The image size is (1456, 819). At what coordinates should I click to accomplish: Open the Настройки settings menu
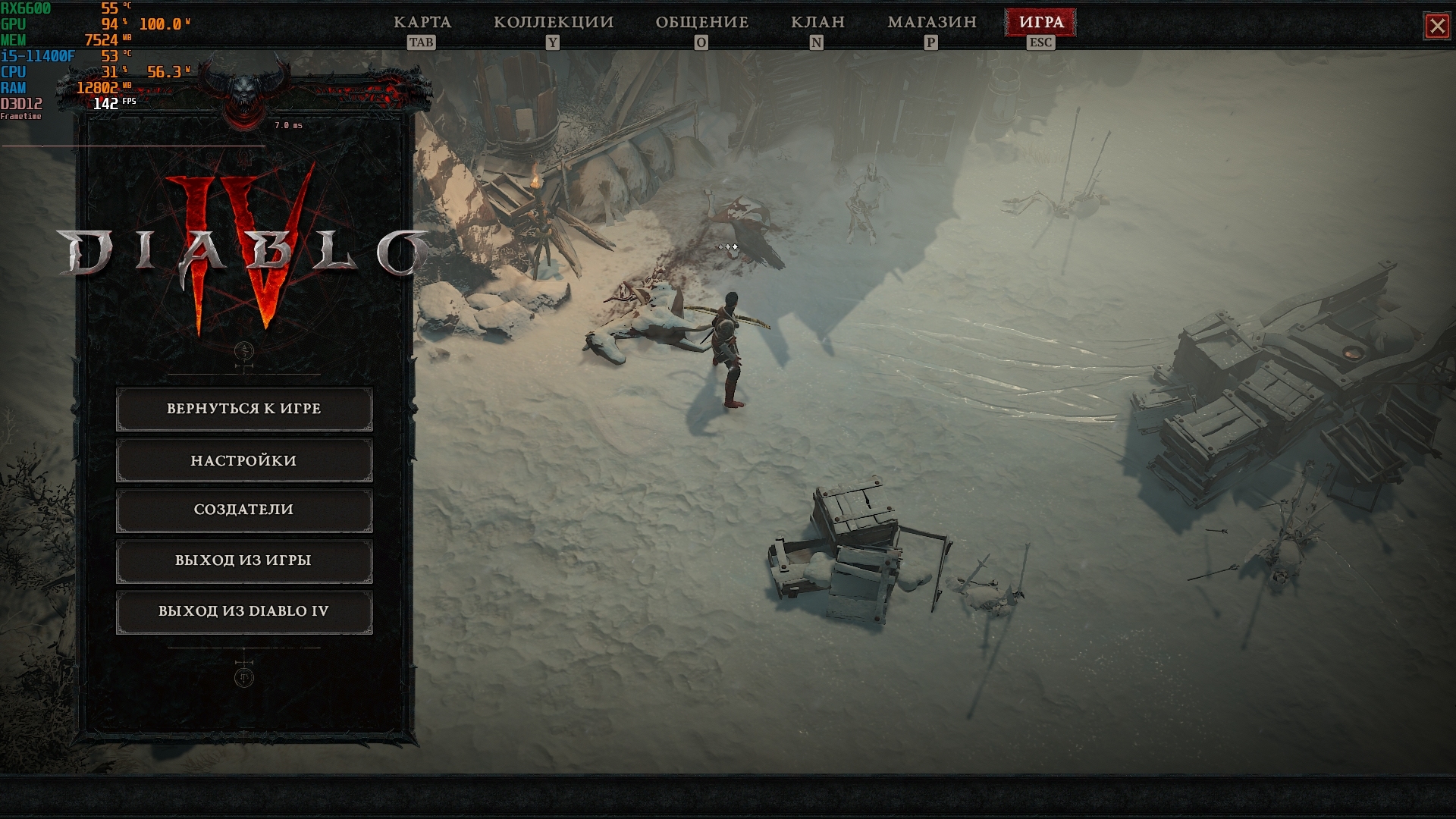pos(244,460)
